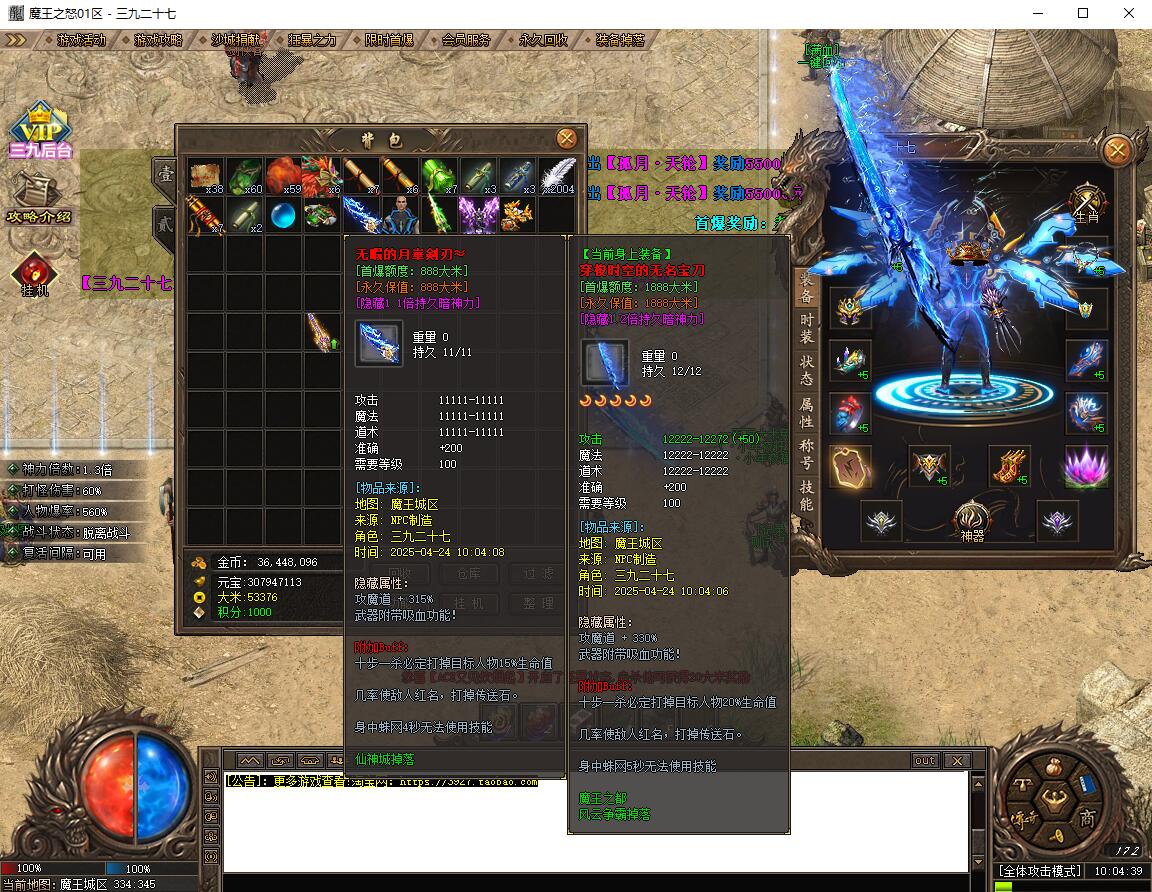This screenshot has width=1152, height=892.
Task: Close the game window
Action: [1128, 13]
